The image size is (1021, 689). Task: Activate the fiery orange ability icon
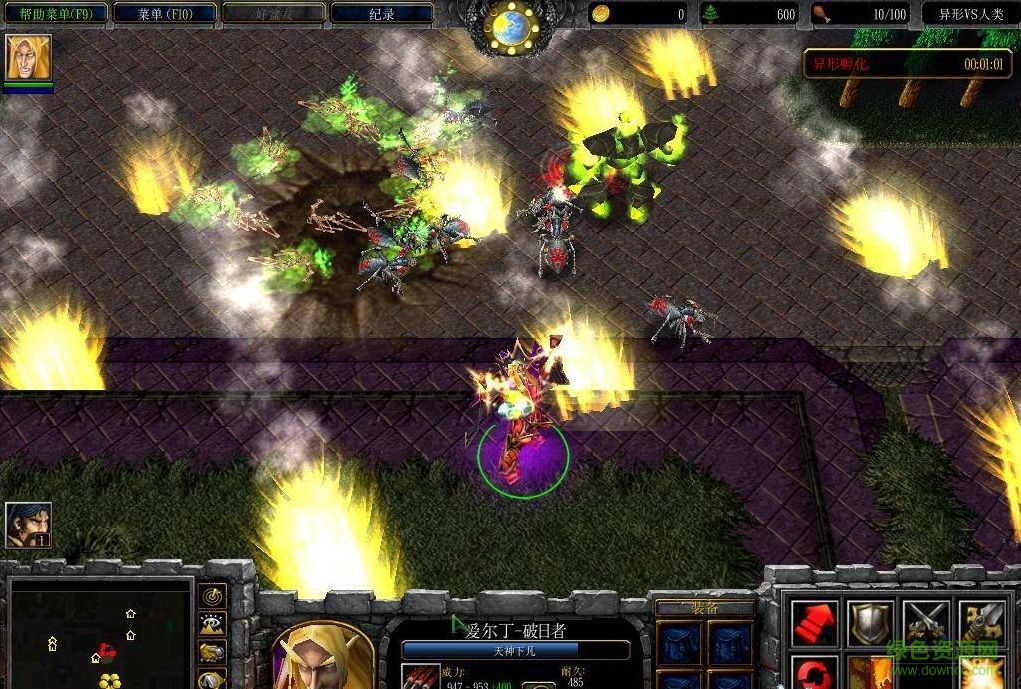click(869, 673)
